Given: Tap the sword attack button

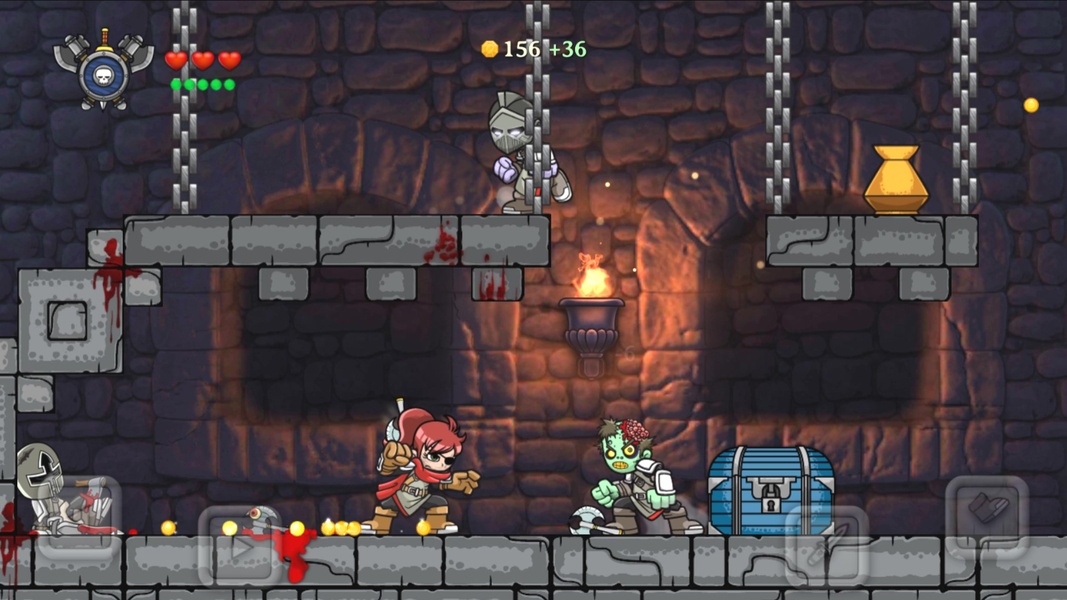Looking at the screenshot, I should [x=826, y=546].
